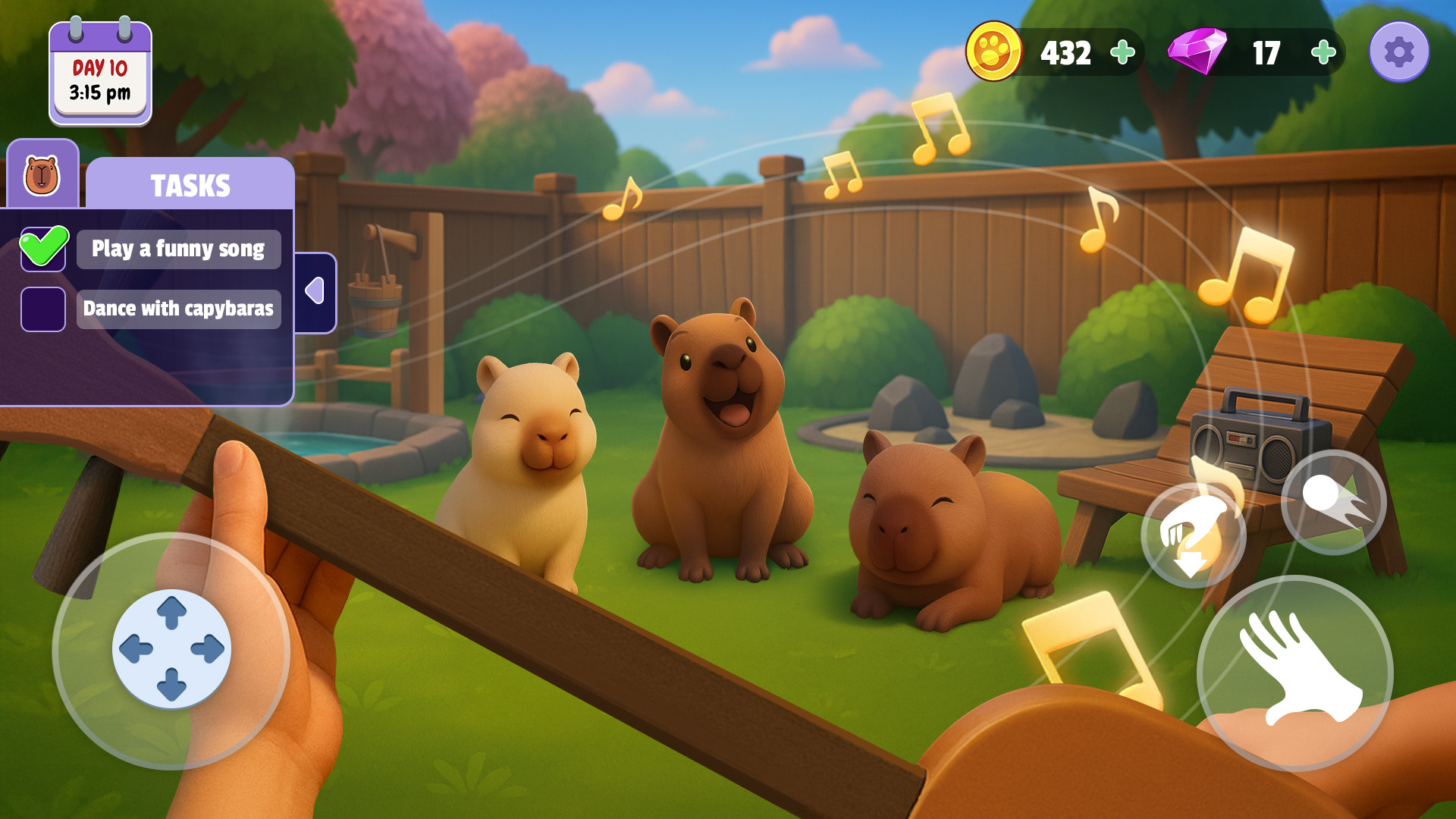The image size is (1456, 819).
Task: Check the Dance with capybaras task box
Action: [43, 309]
